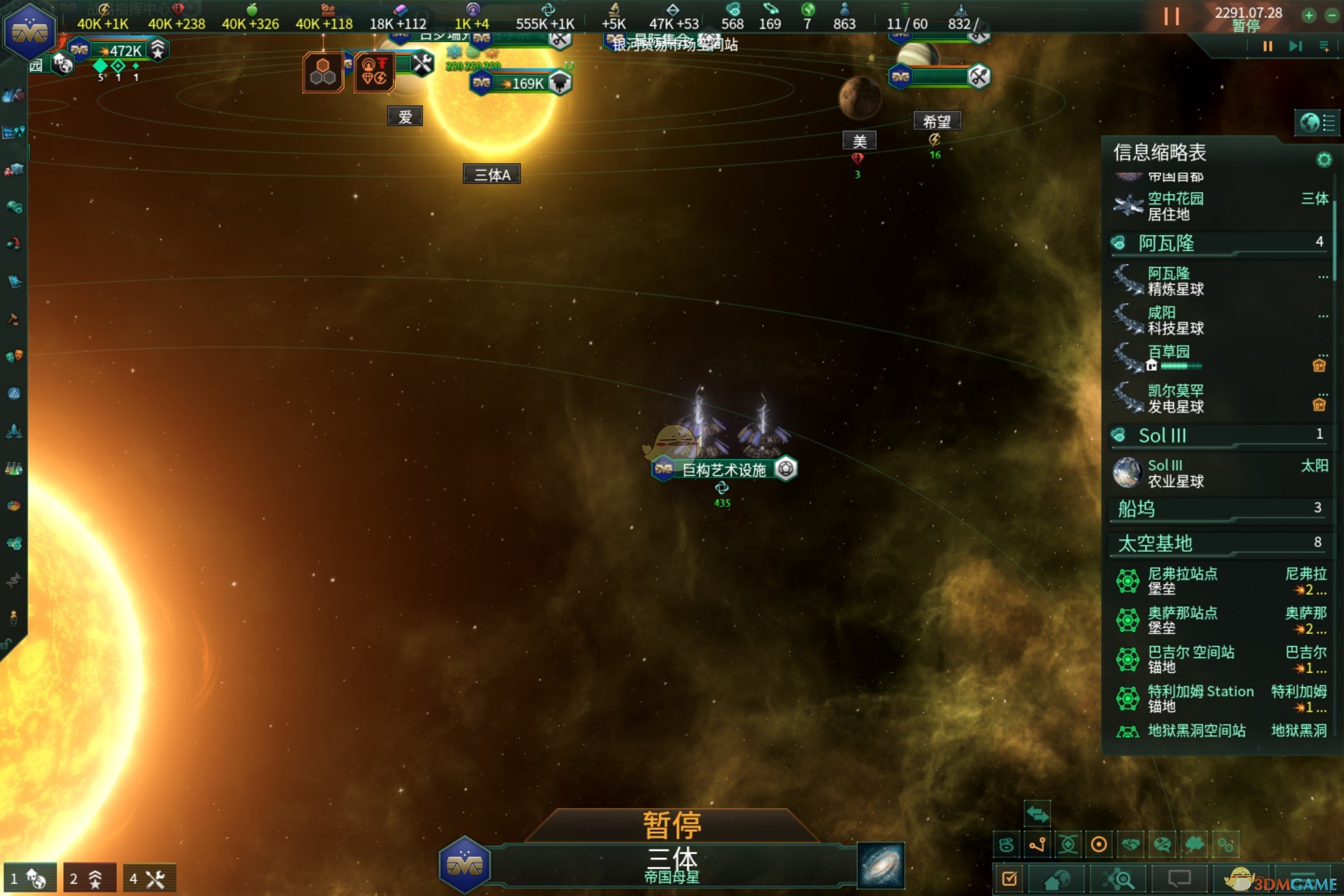
Task: Toggle the outliner globe list button
Action: [1317, 123]
